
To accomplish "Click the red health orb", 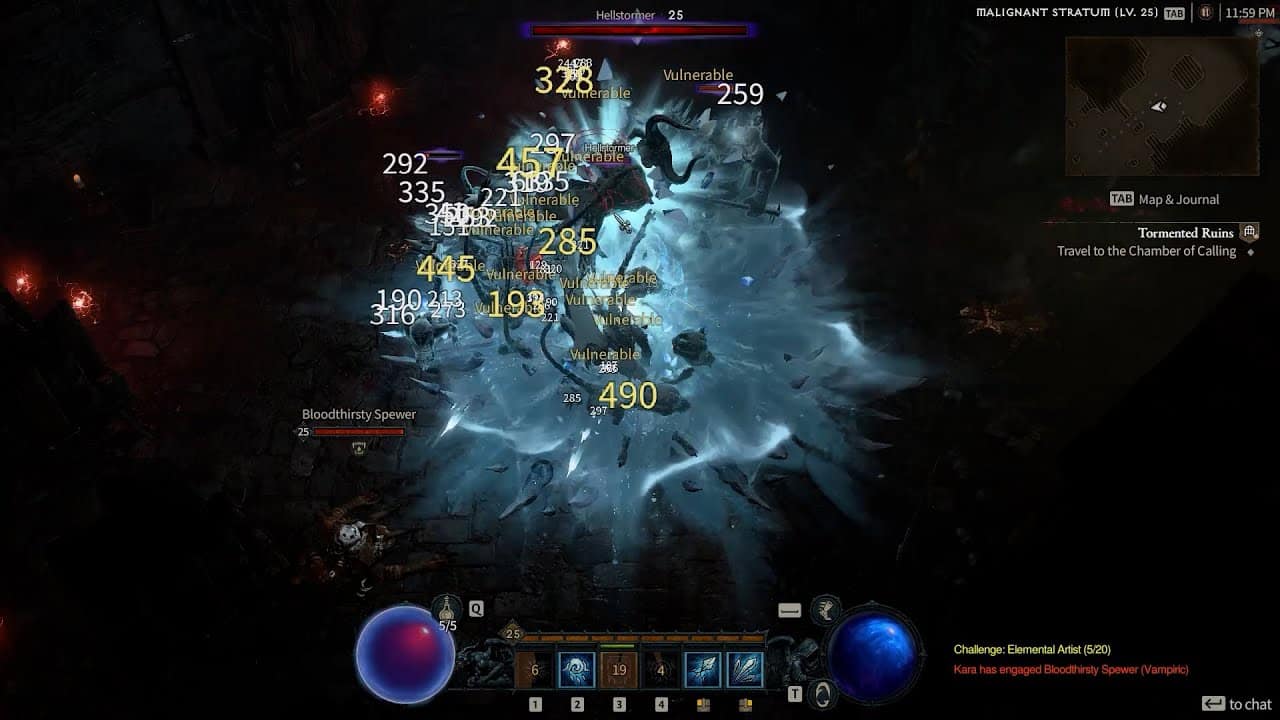I will (405, 655).
